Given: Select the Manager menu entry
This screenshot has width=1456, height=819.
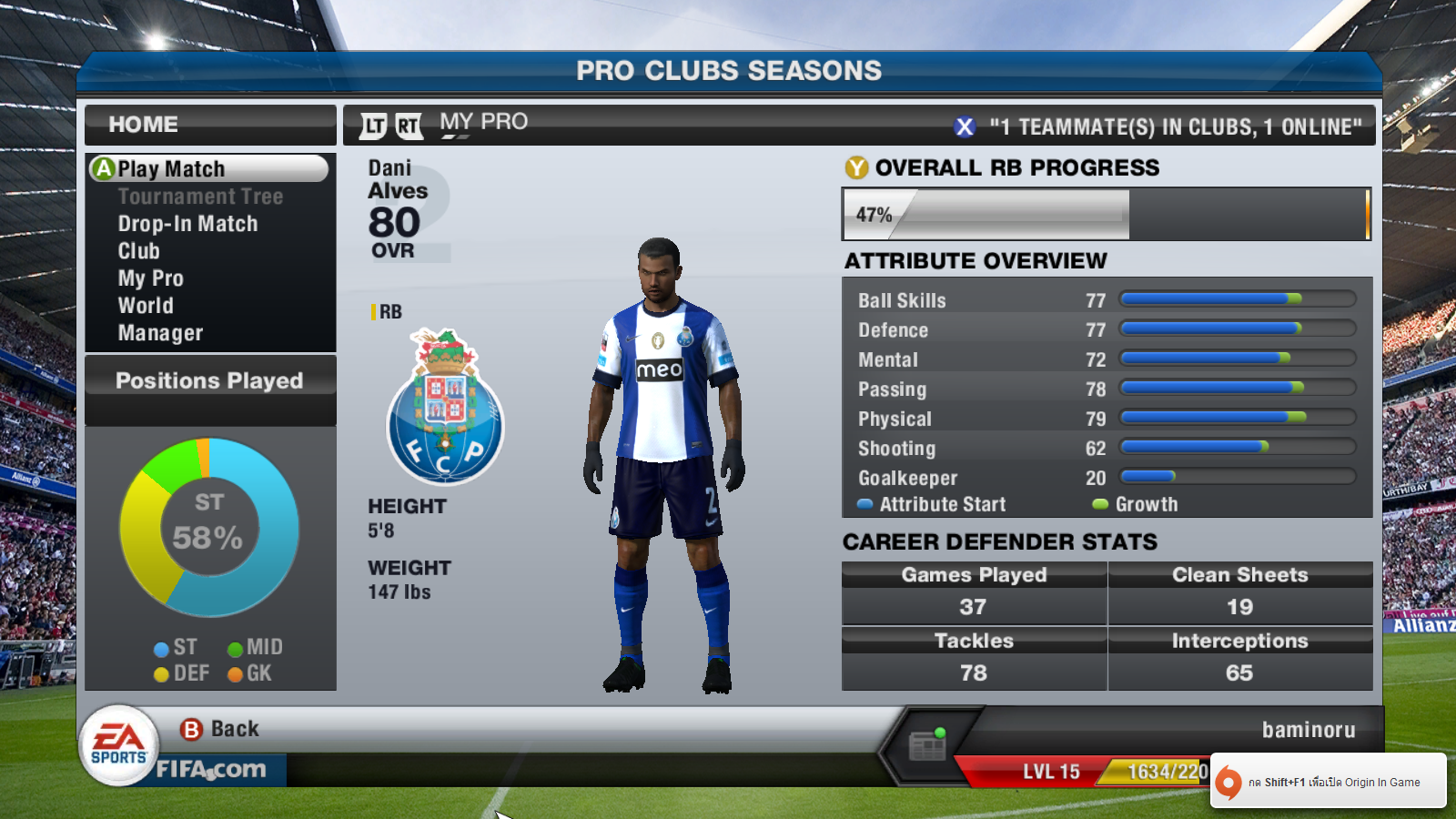Looking at the screenshot, I should coord(160,333).
